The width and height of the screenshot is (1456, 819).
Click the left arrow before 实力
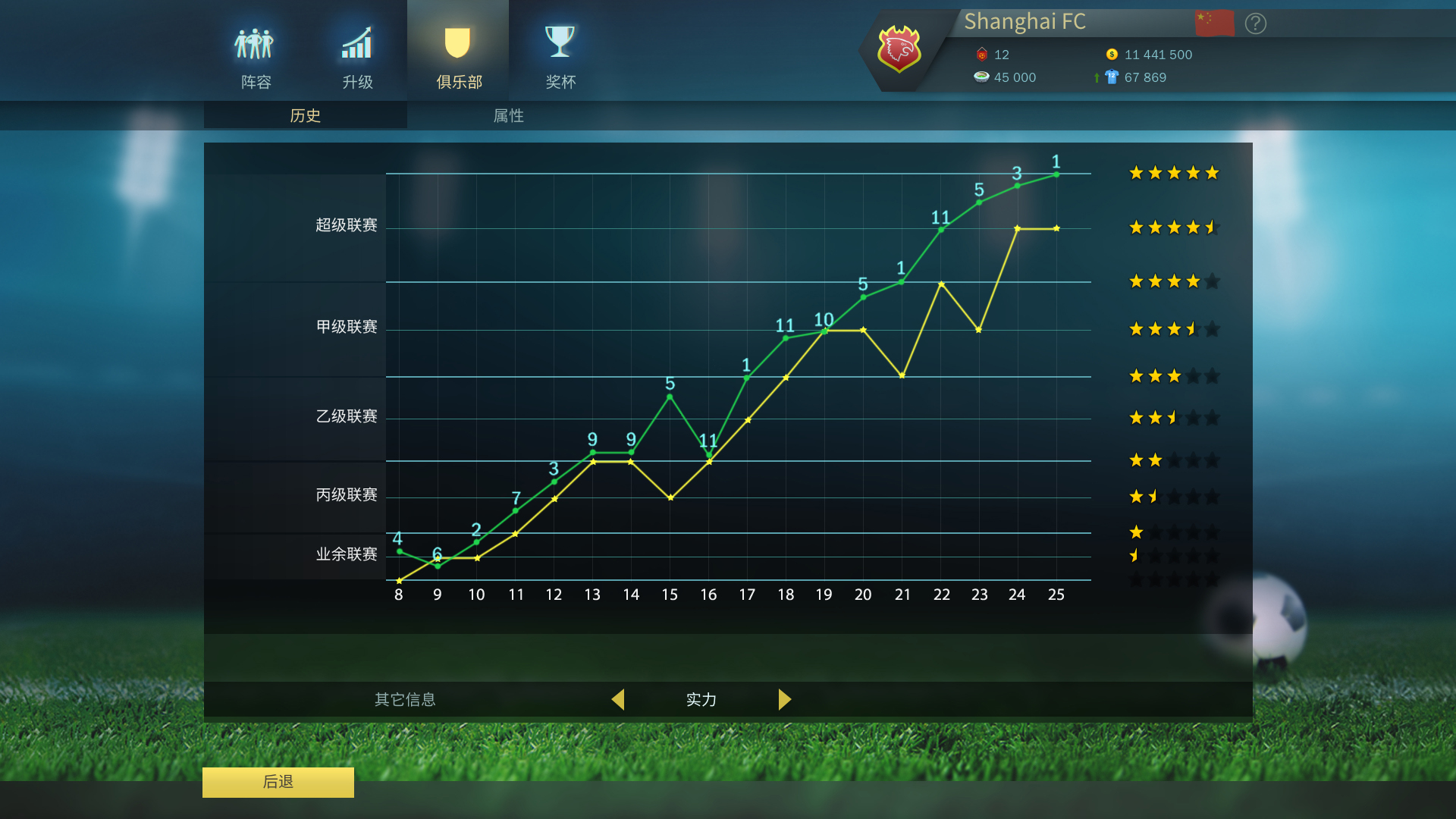pos(619,700)
